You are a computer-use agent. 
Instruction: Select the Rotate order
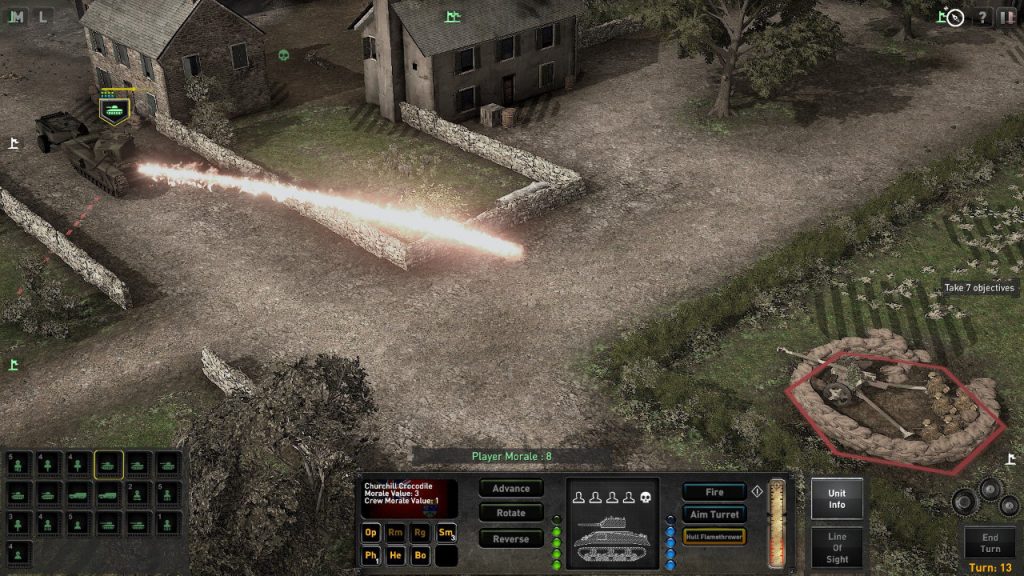pyautogui.click(x=511, y=513)
